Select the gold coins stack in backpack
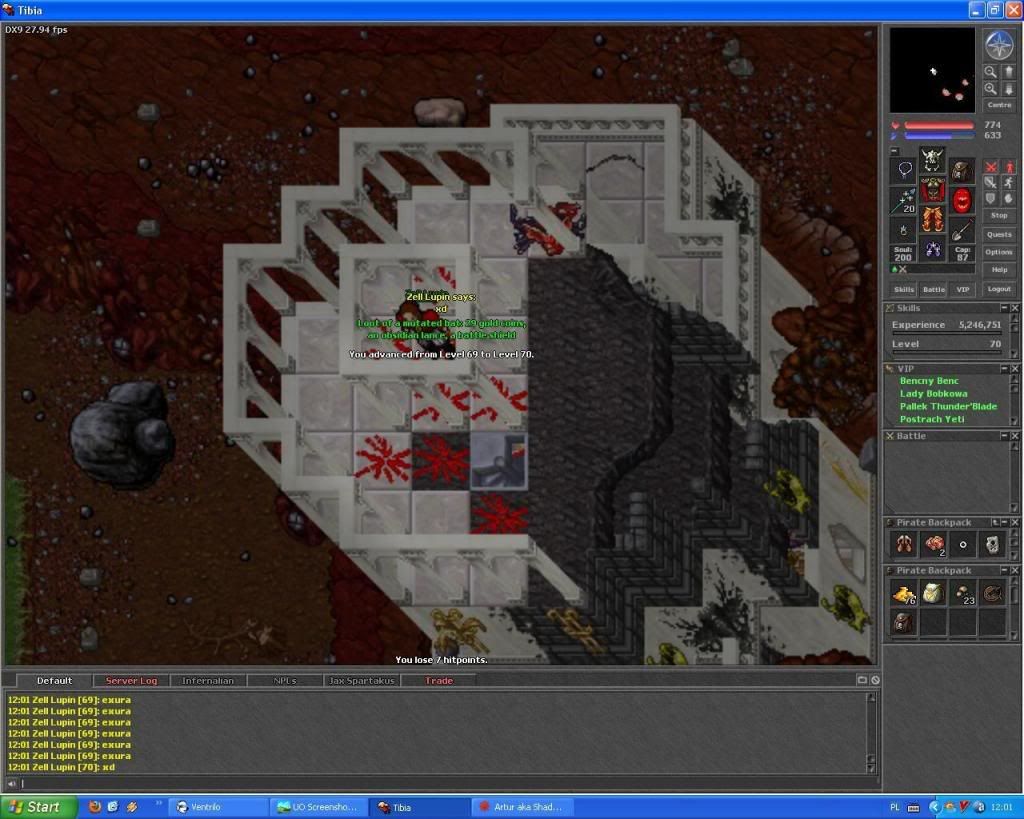1024x819 pixels. [x=904, y=594]
